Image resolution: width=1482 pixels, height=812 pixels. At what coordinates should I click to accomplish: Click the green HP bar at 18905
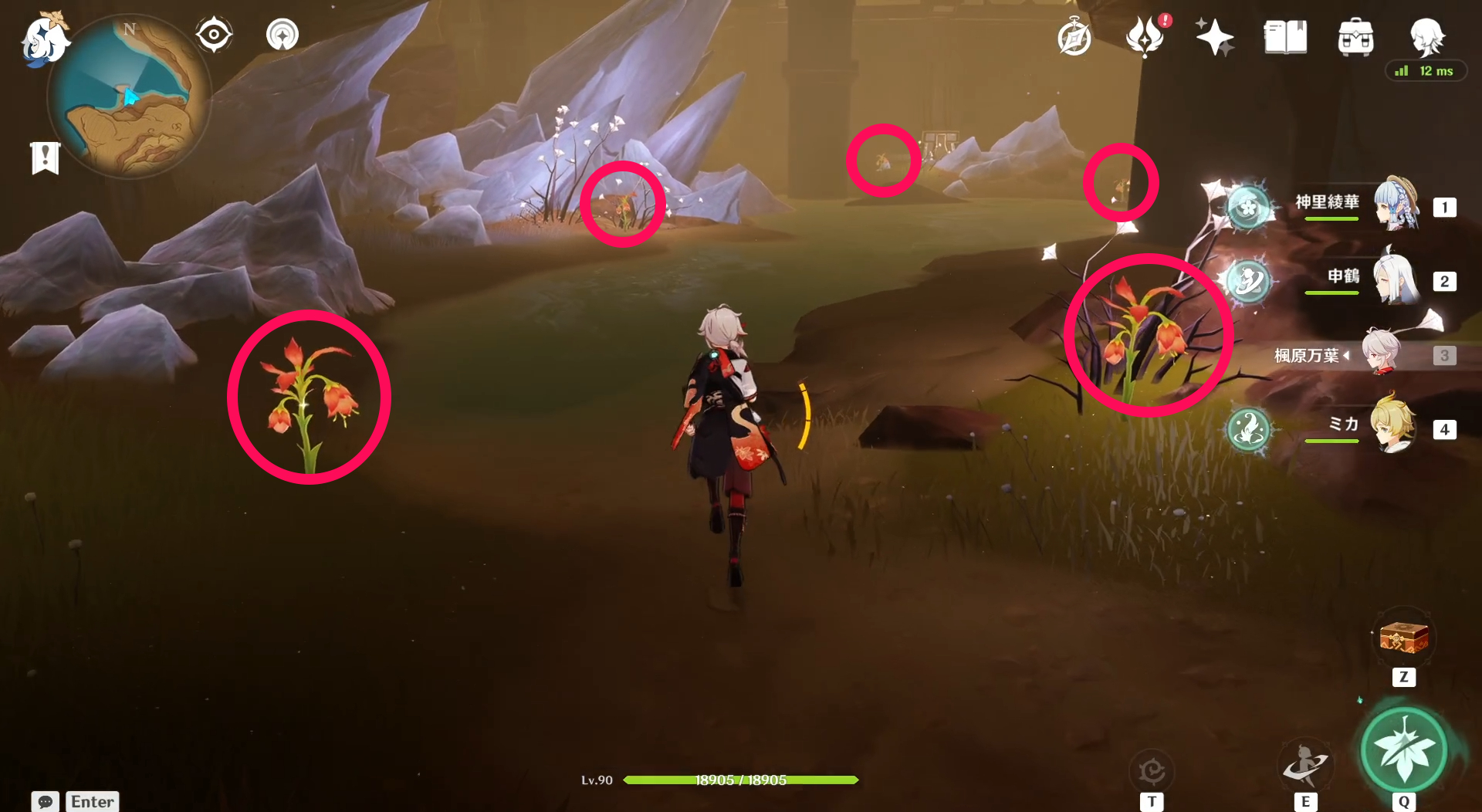point(741,780)
